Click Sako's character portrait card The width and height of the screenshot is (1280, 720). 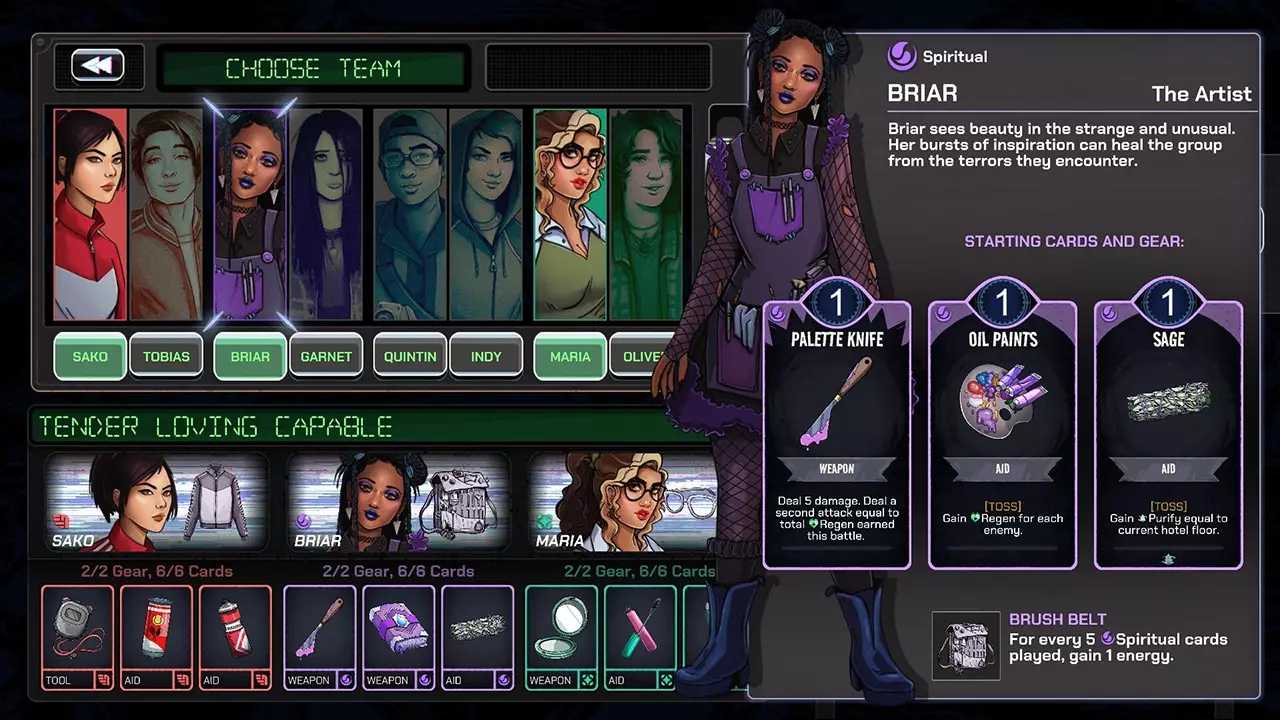(x=90, y=214)
